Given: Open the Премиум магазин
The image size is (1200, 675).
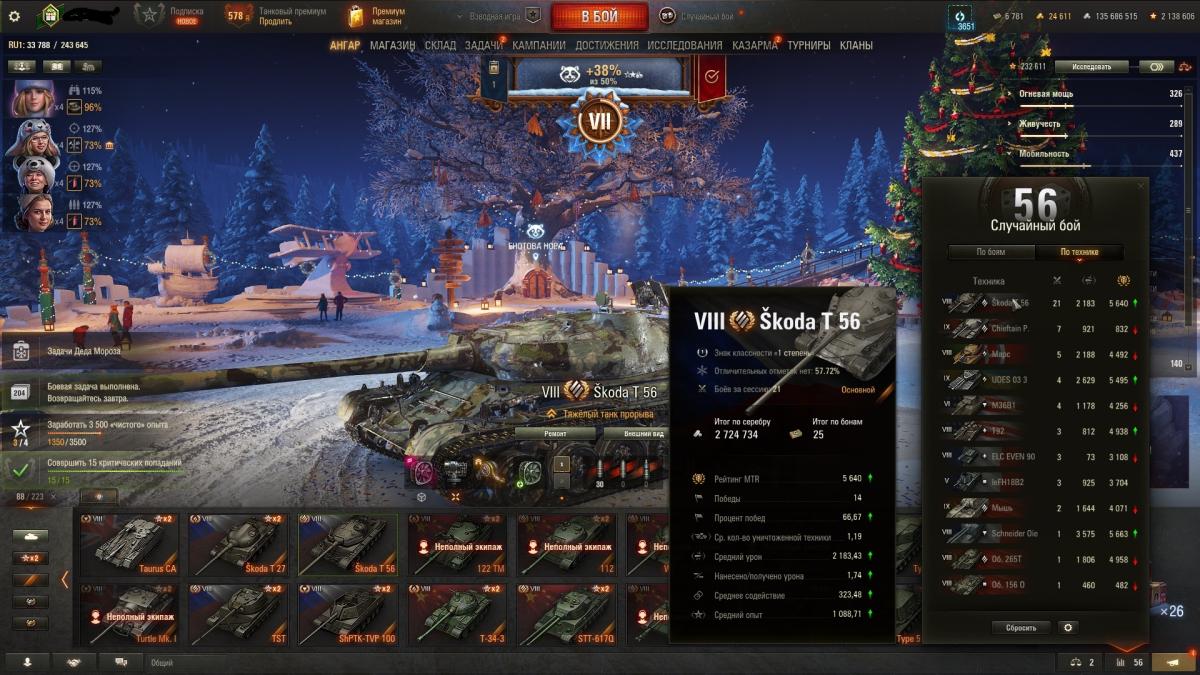Looking at the screenshot, I should [376, 16].
